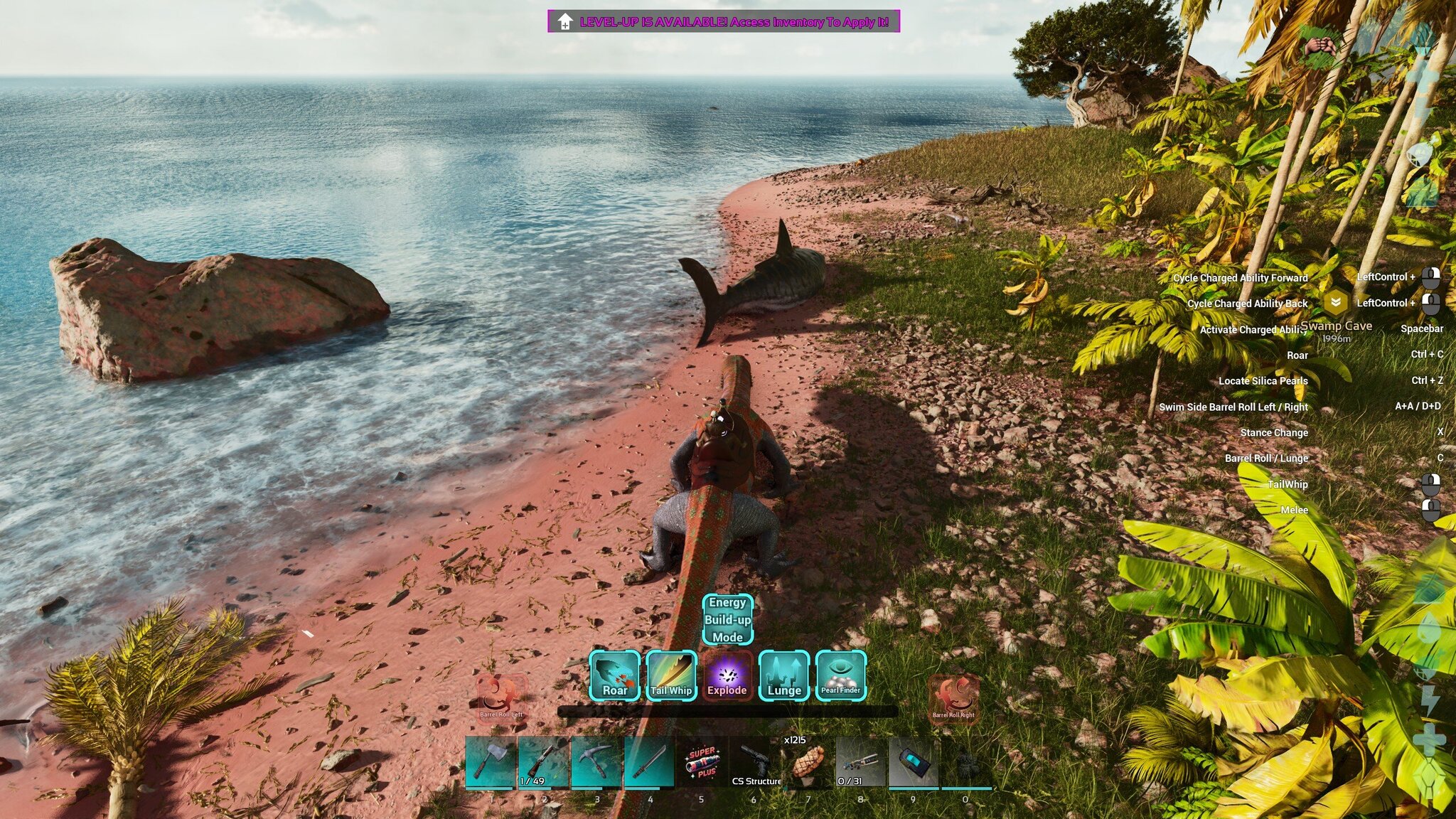
Task: Select the blue-screen handheld device slot
Action: [914, 762]
